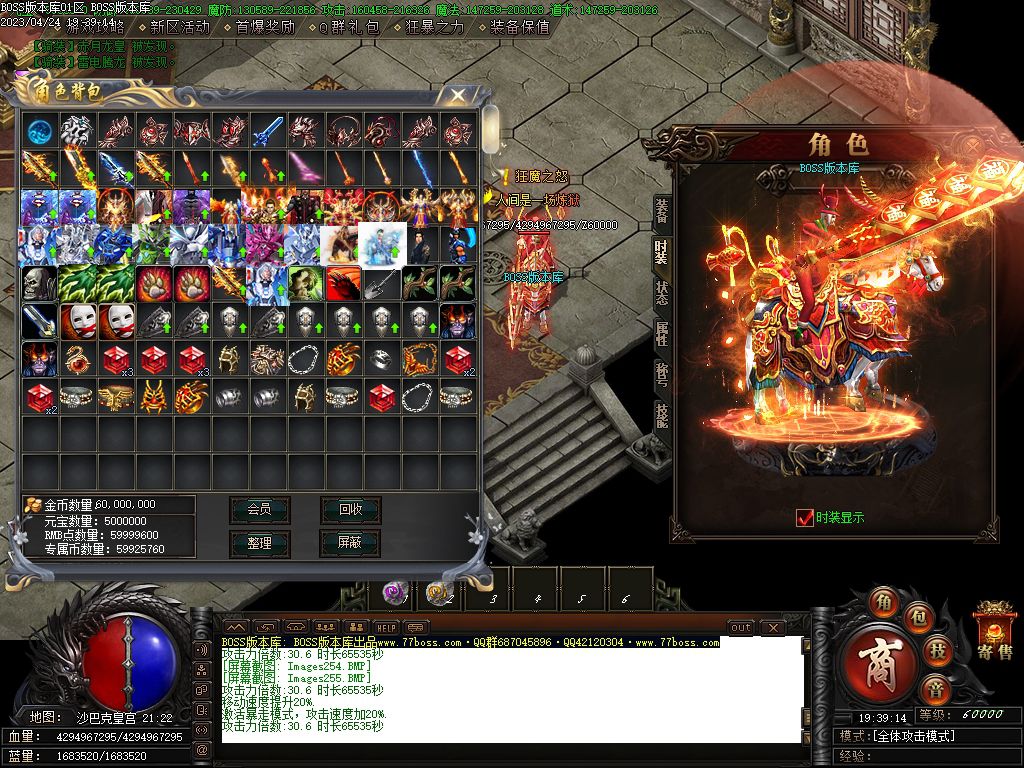Toggle the 时装显示 costume display checkbox
The image size is (1024, 768).
[805, 517]
